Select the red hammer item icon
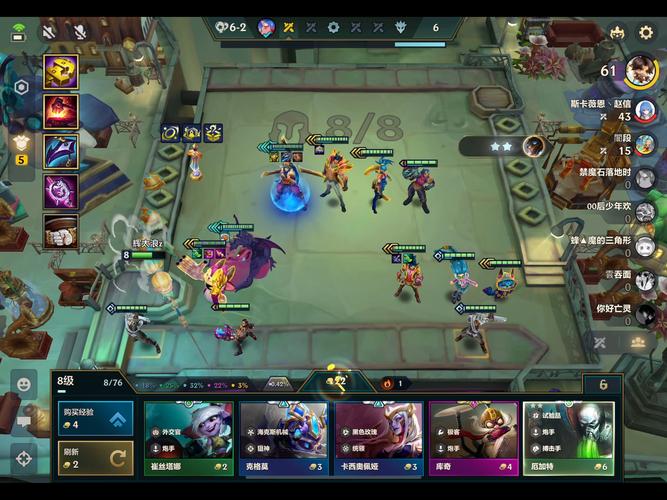This screenshot has height=500, width=667. pyautogui.click(x=61, y=111)
